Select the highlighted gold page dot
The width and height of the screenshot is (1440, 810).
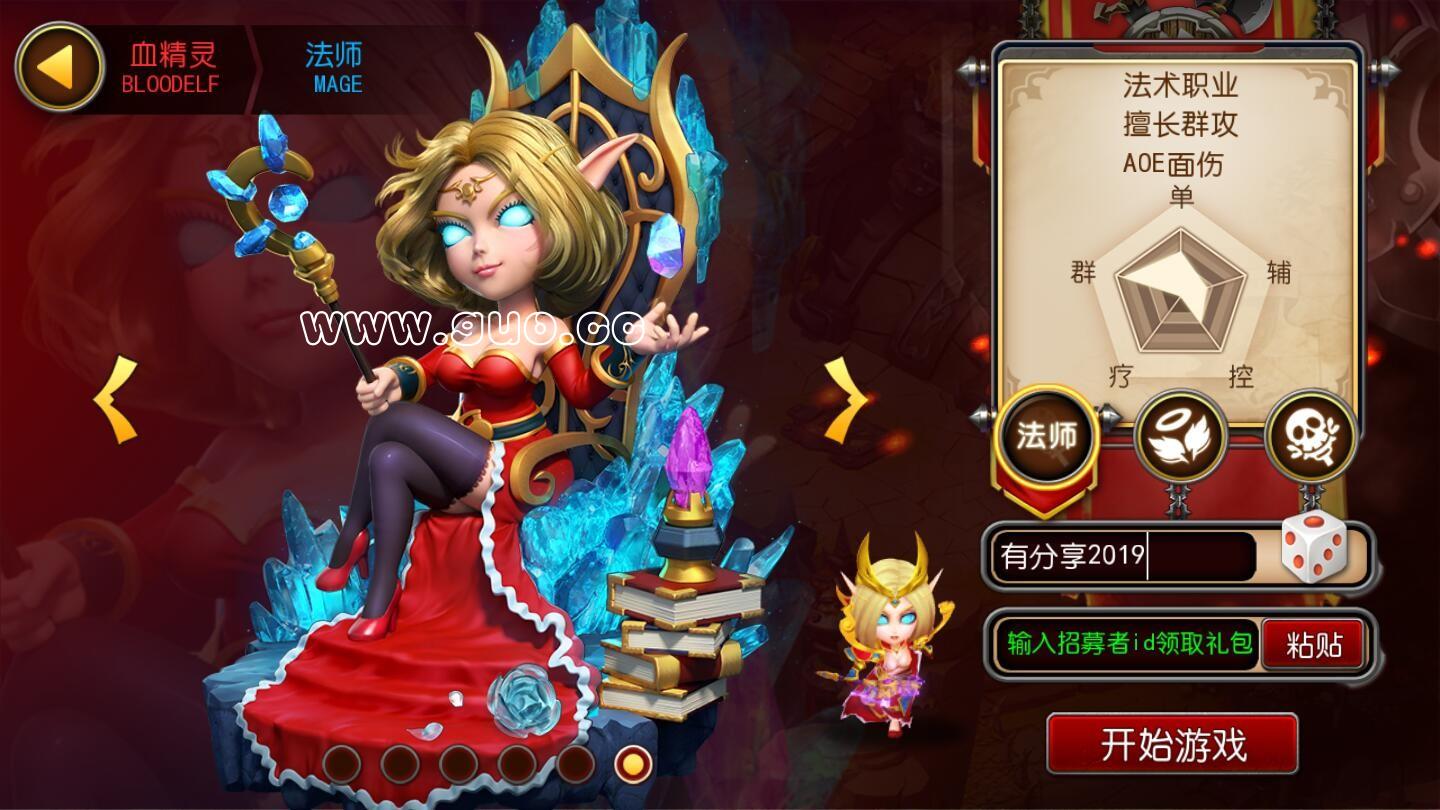632,765
